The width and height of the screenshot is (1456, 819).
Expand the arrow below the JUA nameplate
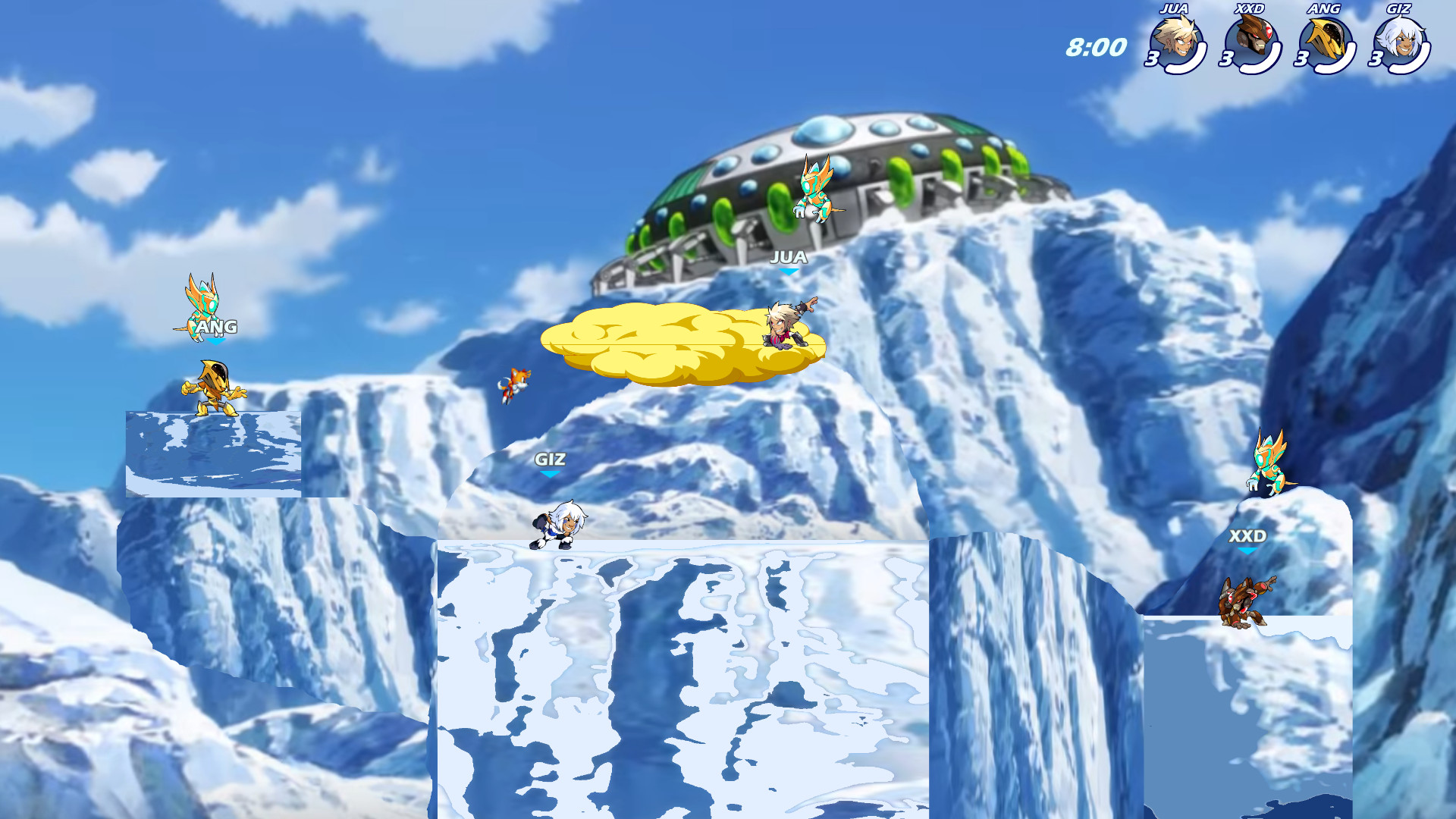789,271
